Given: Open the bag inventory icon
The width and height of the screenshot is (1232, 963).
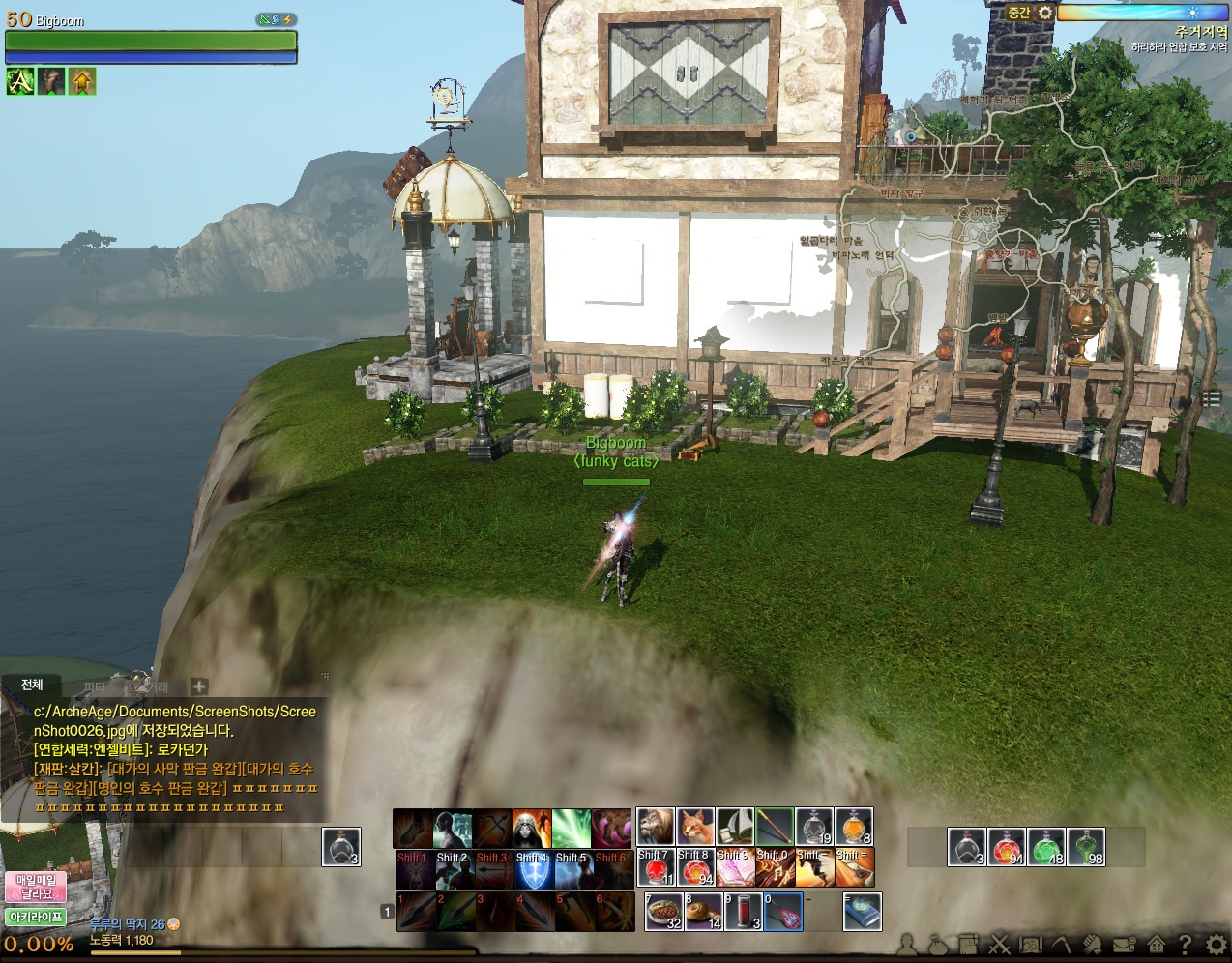Looking at the screenshot, I should click(936, 944).
